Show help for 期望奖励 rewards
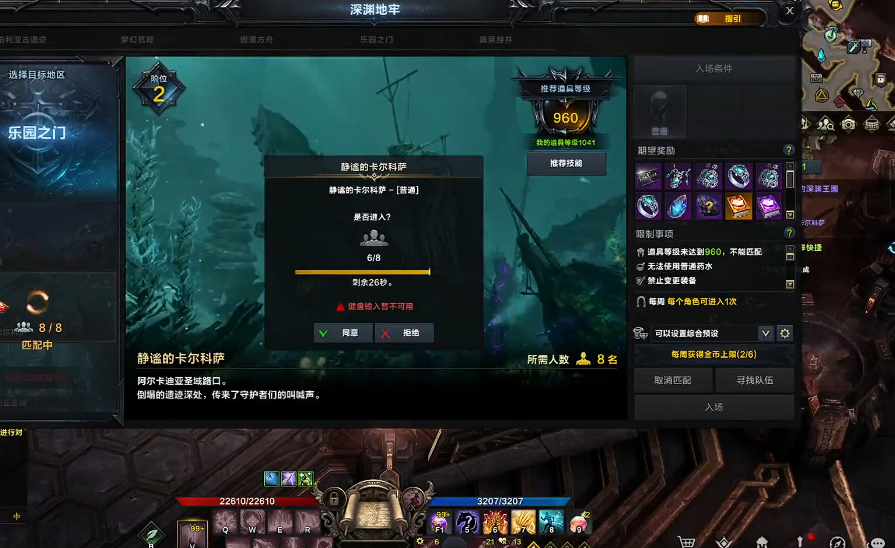This screenshot has width=895, height=548. (x=789, y=150)
